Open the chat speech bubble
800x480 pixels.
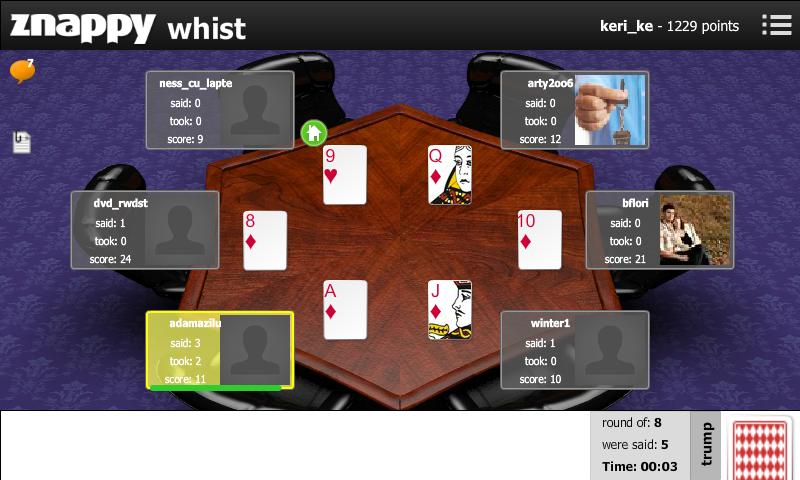22,71
